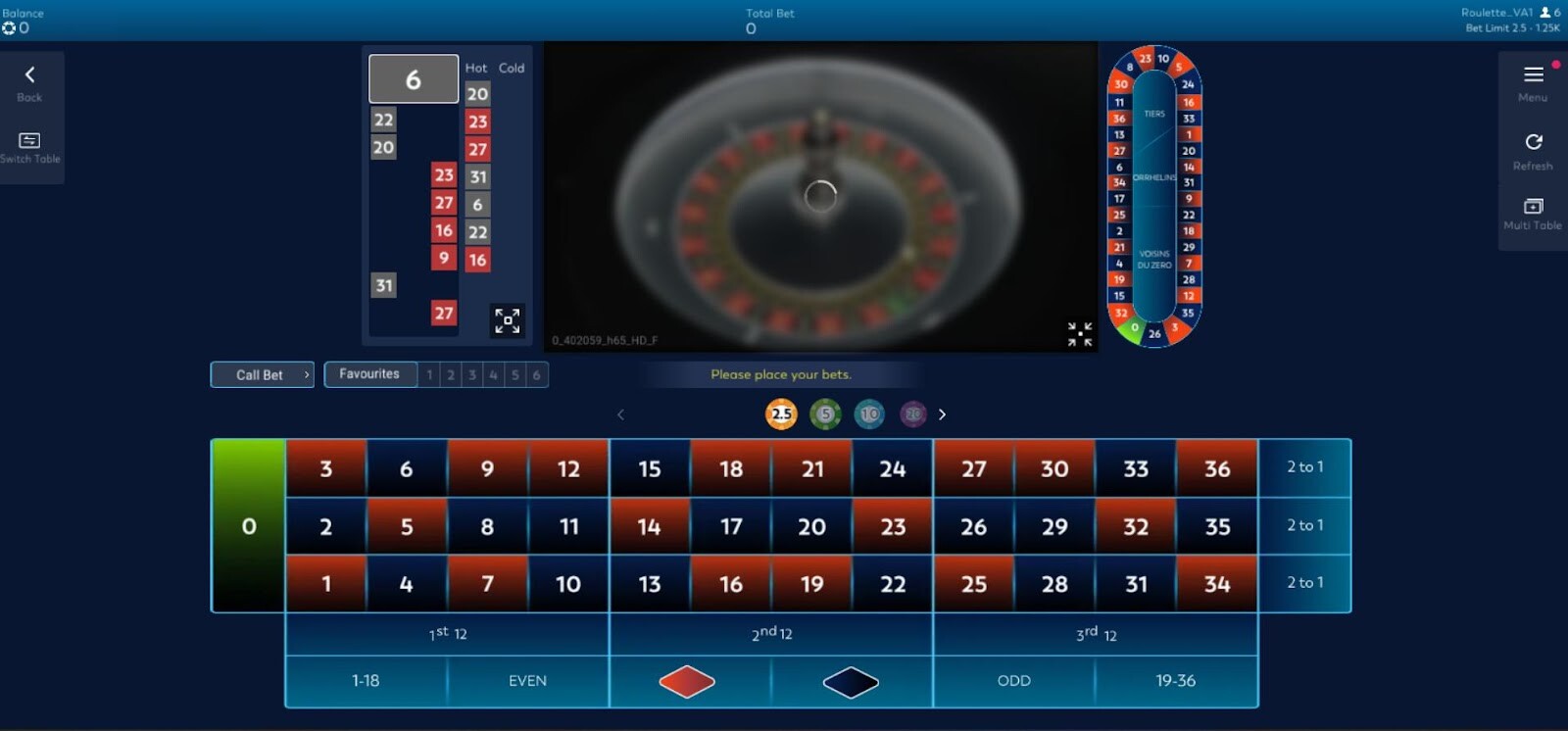Switch to the Hot numbers tab
This screenshot has width=1568, height=731.
click(476, 68)
